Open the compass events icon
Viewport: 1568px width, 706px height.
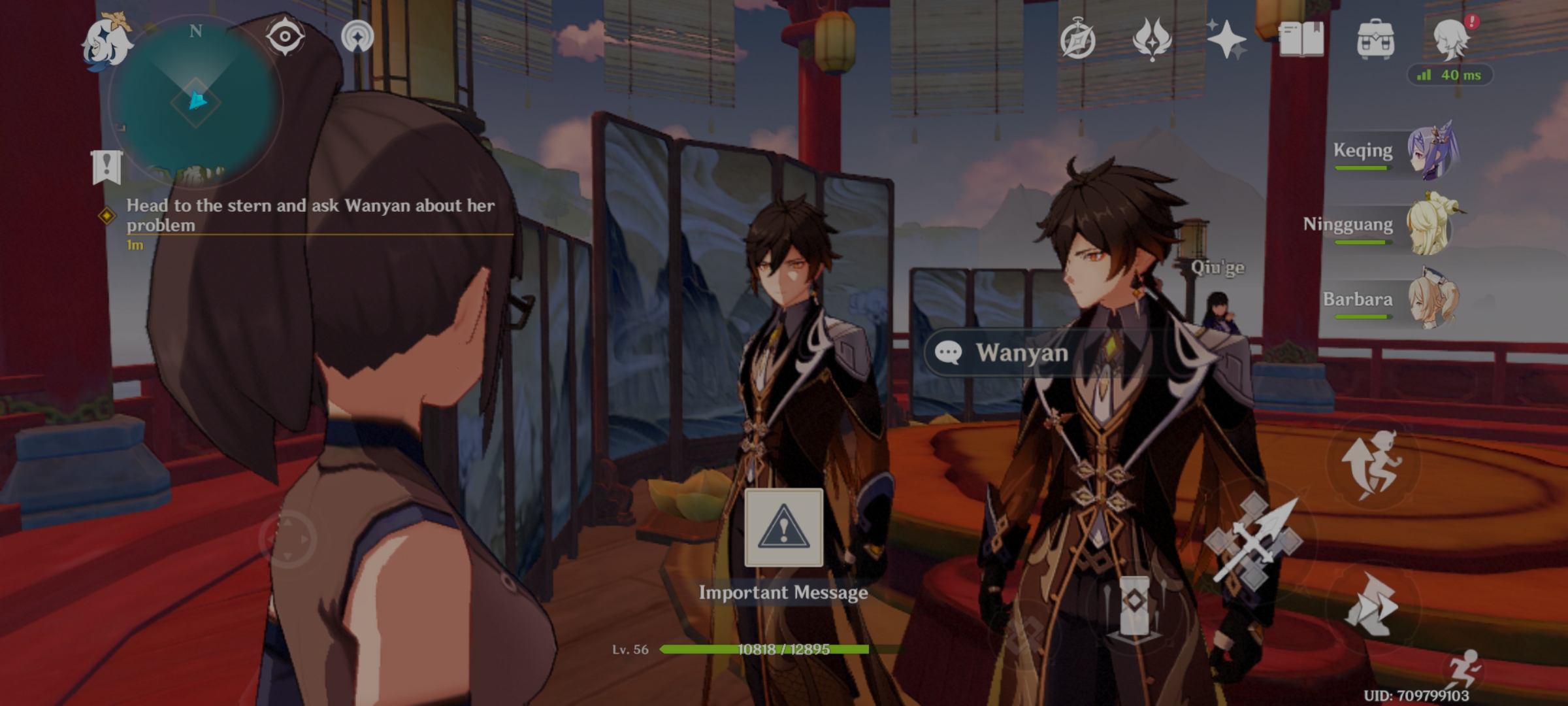[1077, 39]
